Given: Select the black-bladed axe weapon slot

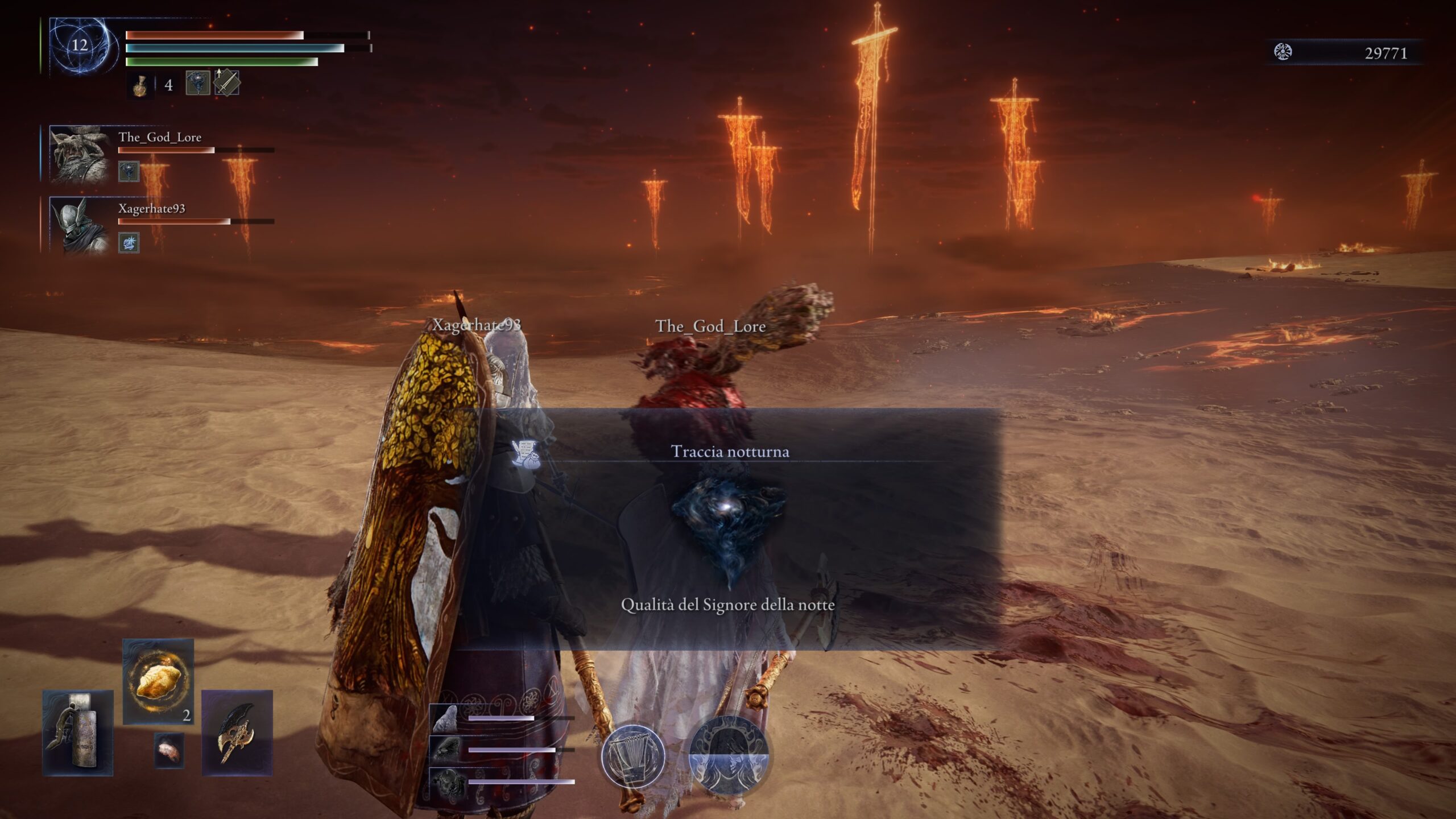Looking at the screenshot, I should click(x=237, y=733).
